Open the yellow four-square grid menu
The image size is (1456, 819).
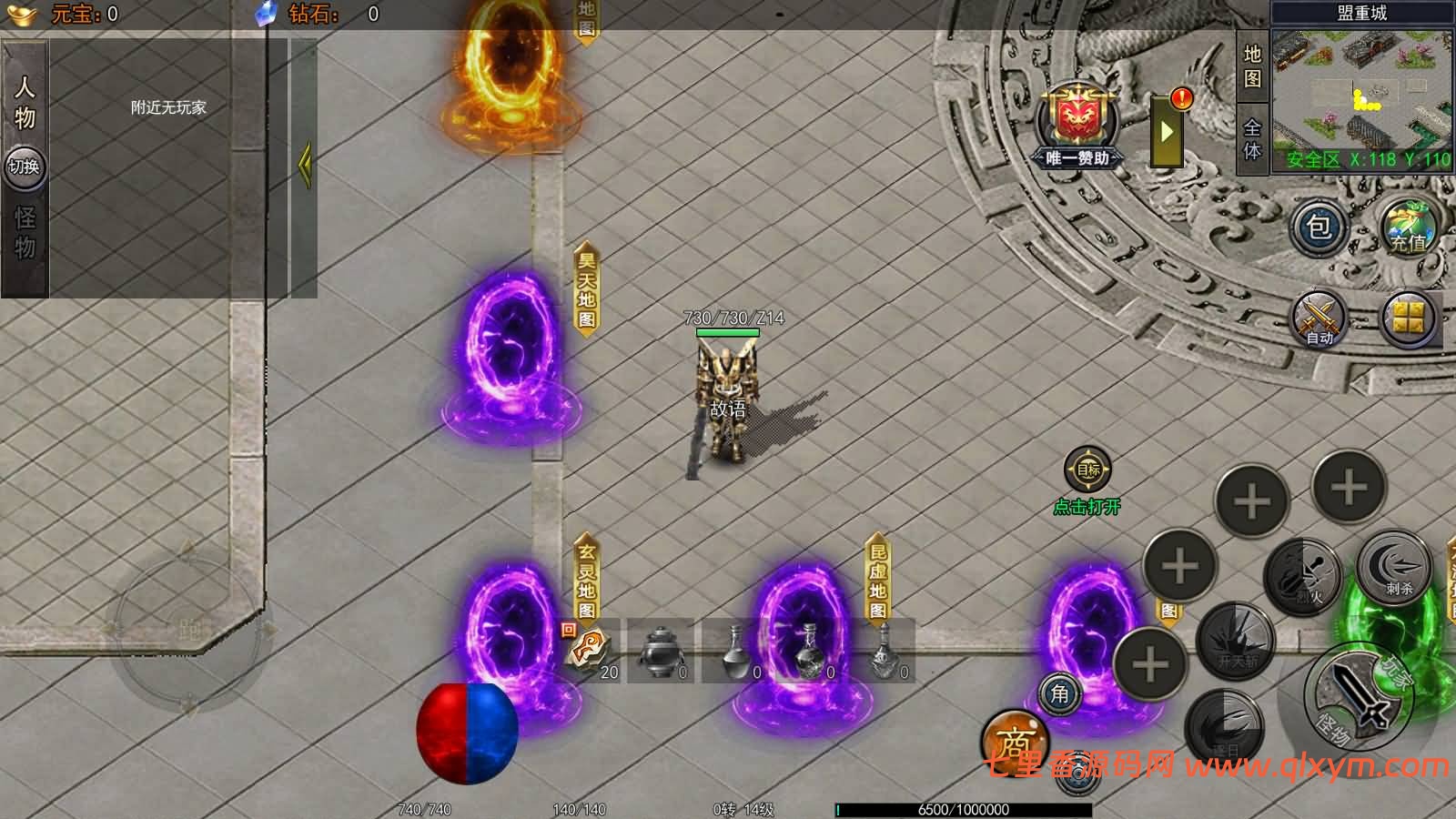(x=1408, y=318)
